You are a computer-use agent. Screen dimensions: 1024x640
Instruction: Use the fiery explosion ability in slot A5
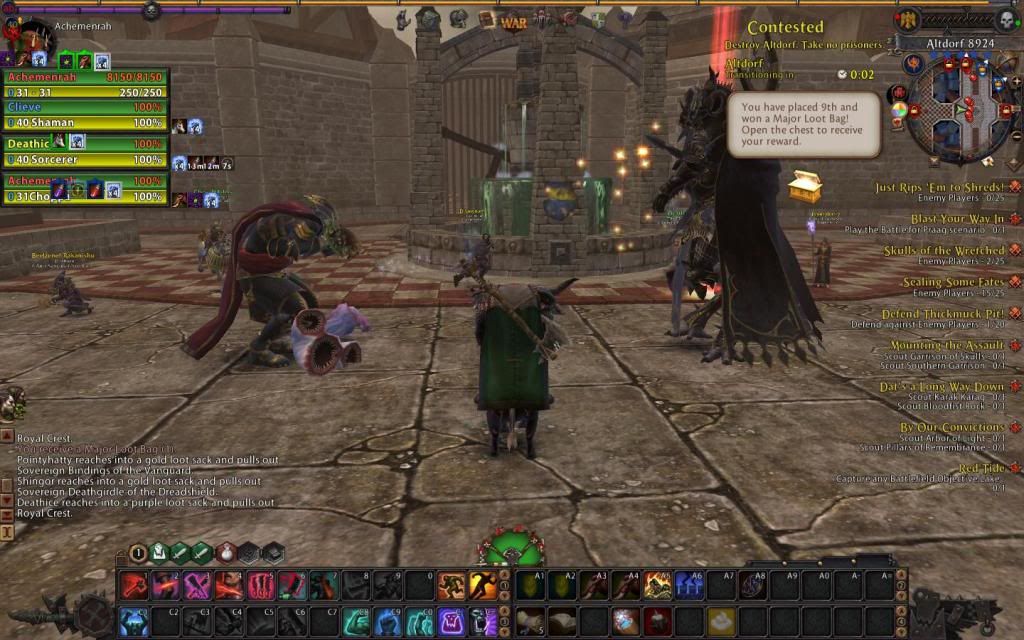coord(658,586)
